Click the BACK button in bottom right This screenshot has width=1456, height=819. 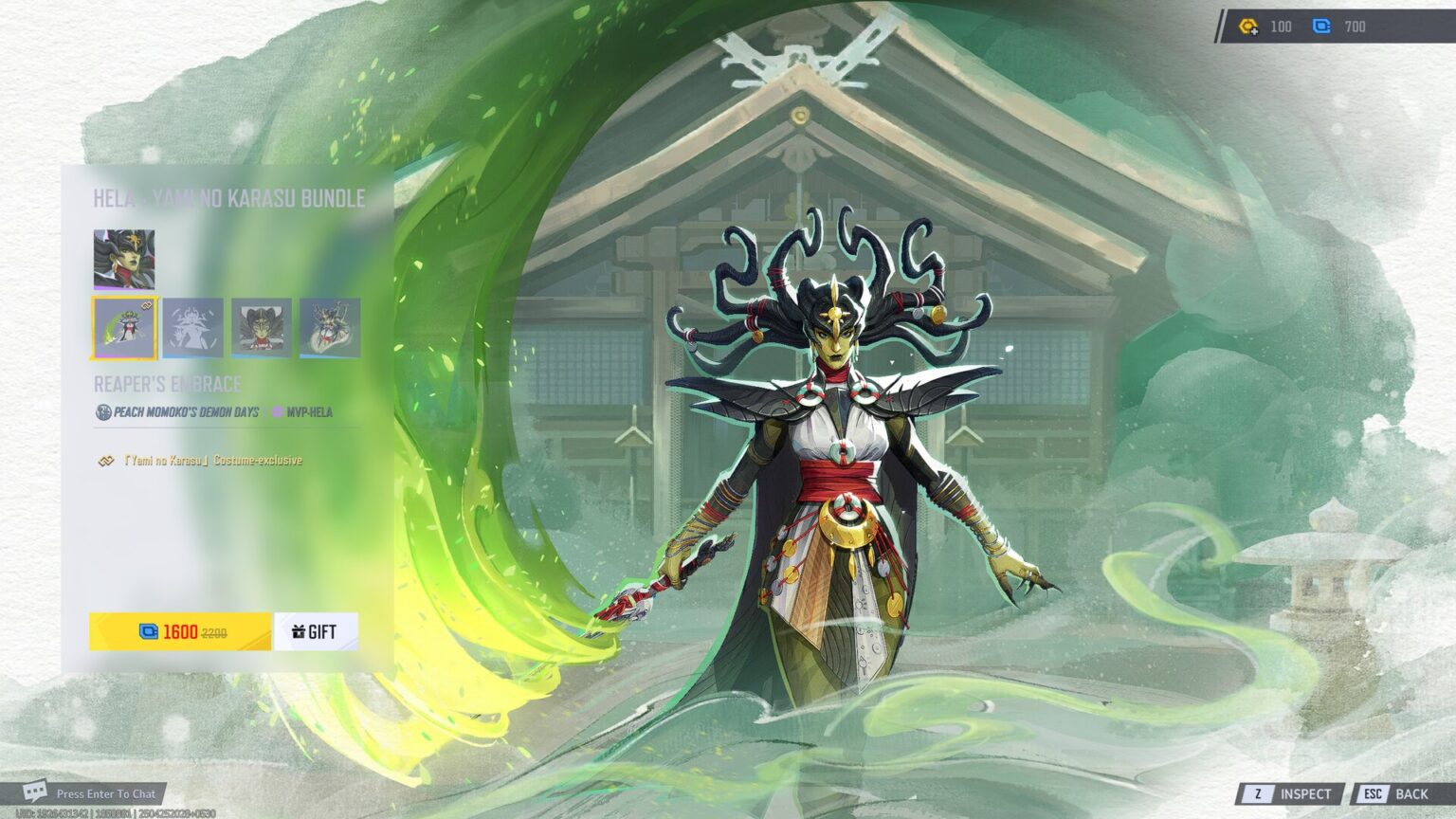(x=1411, y=793)
